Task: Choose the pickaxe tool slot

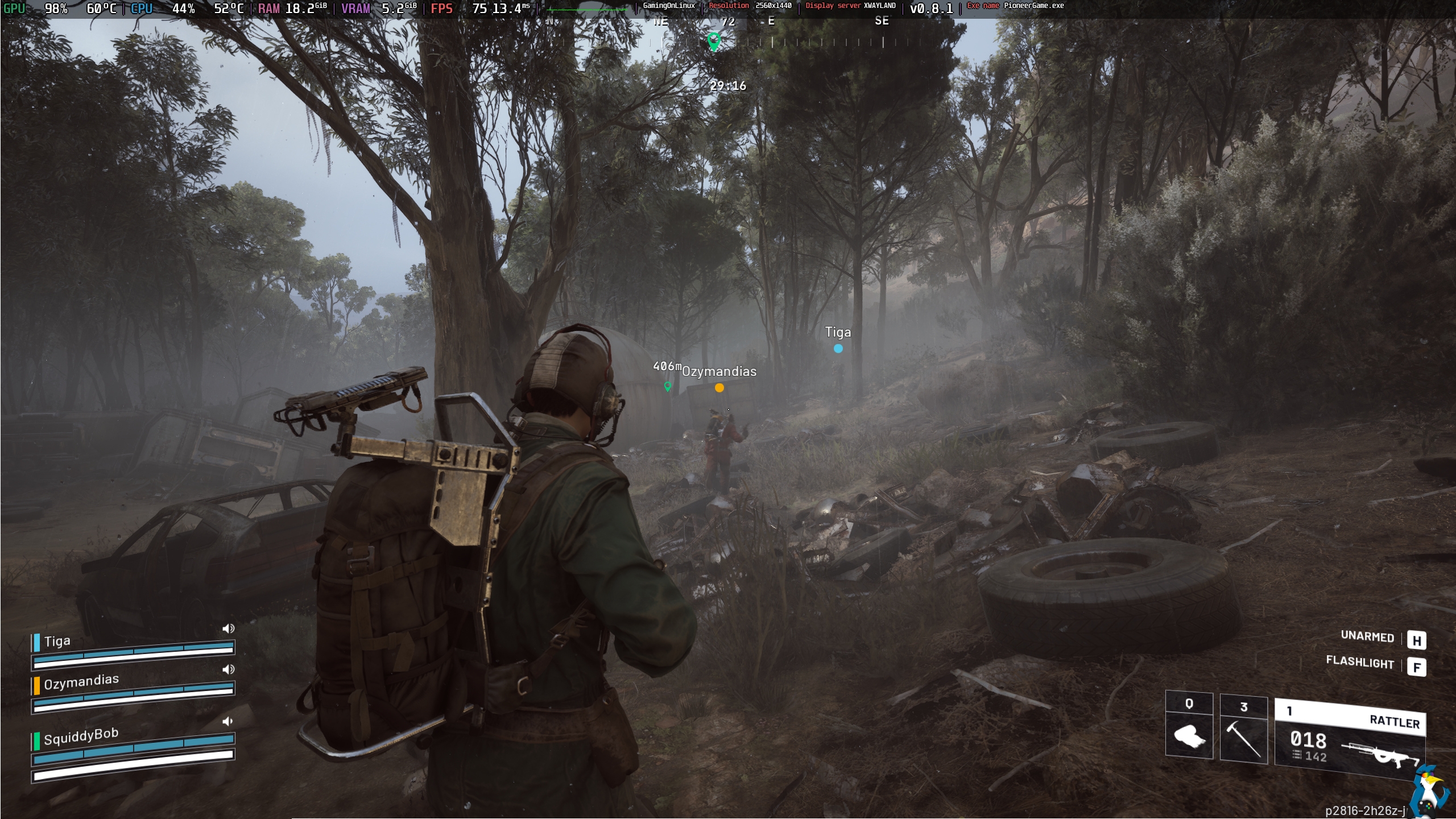Action: (1244, 730)
